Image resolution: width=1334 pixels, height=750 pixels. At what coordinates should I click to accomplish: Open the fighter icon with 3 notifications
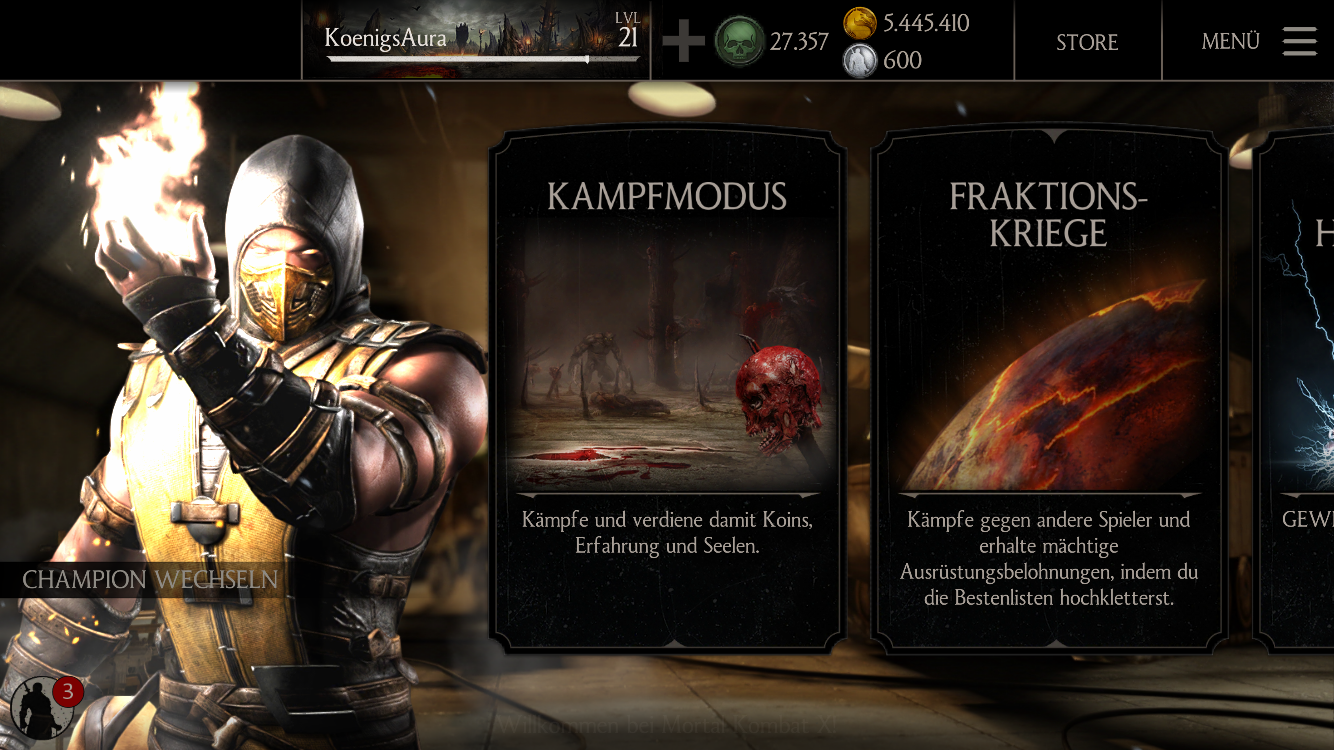(42, 708)
